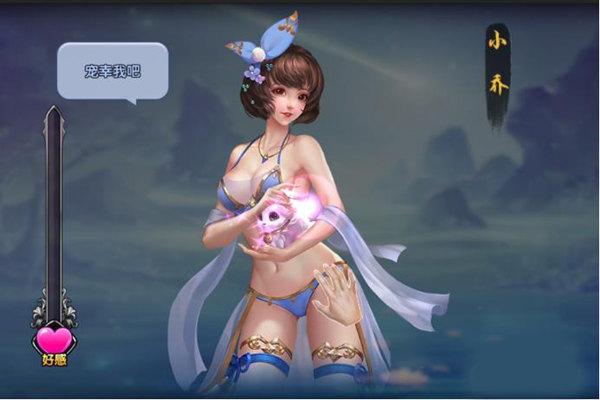Select the 小乔 name banner
600x400 pixels.
click(x=497, y=72)
